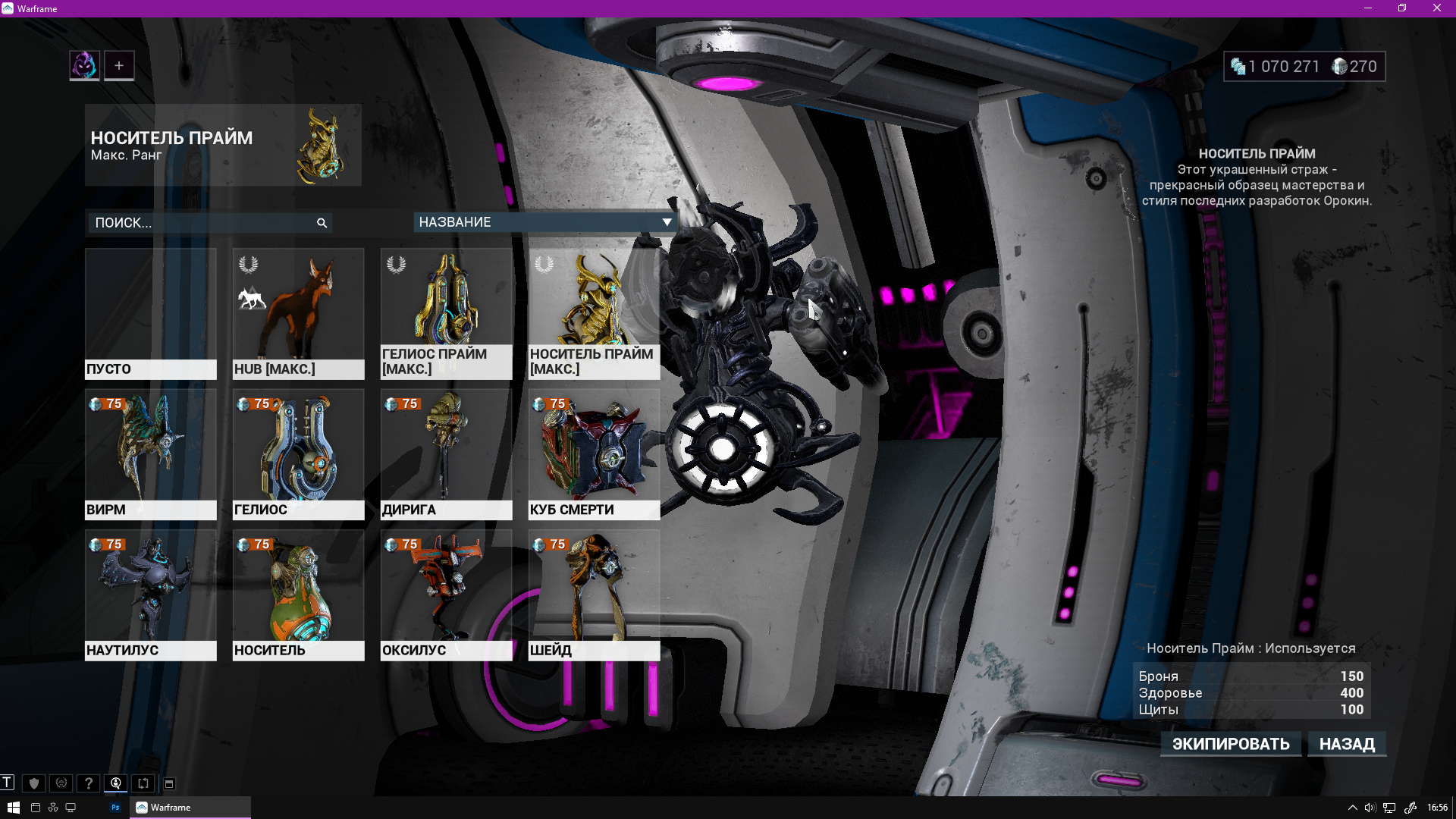The image size is (1456, 819).
Task: Open the Windows Start menu
Action: 13,807
